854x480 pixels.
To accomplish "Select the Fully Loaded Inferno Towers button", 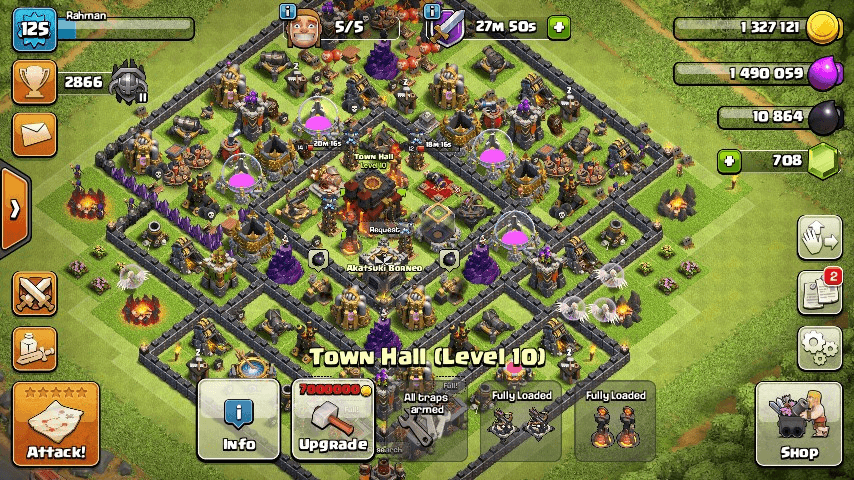I will click(615, 421).
